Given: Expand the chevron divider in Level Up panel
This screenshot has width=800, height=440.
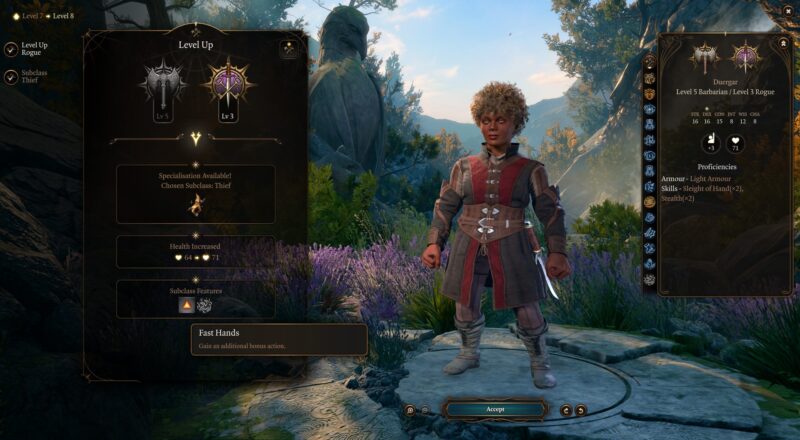Looking at the screenshot, I should point(195,139).
